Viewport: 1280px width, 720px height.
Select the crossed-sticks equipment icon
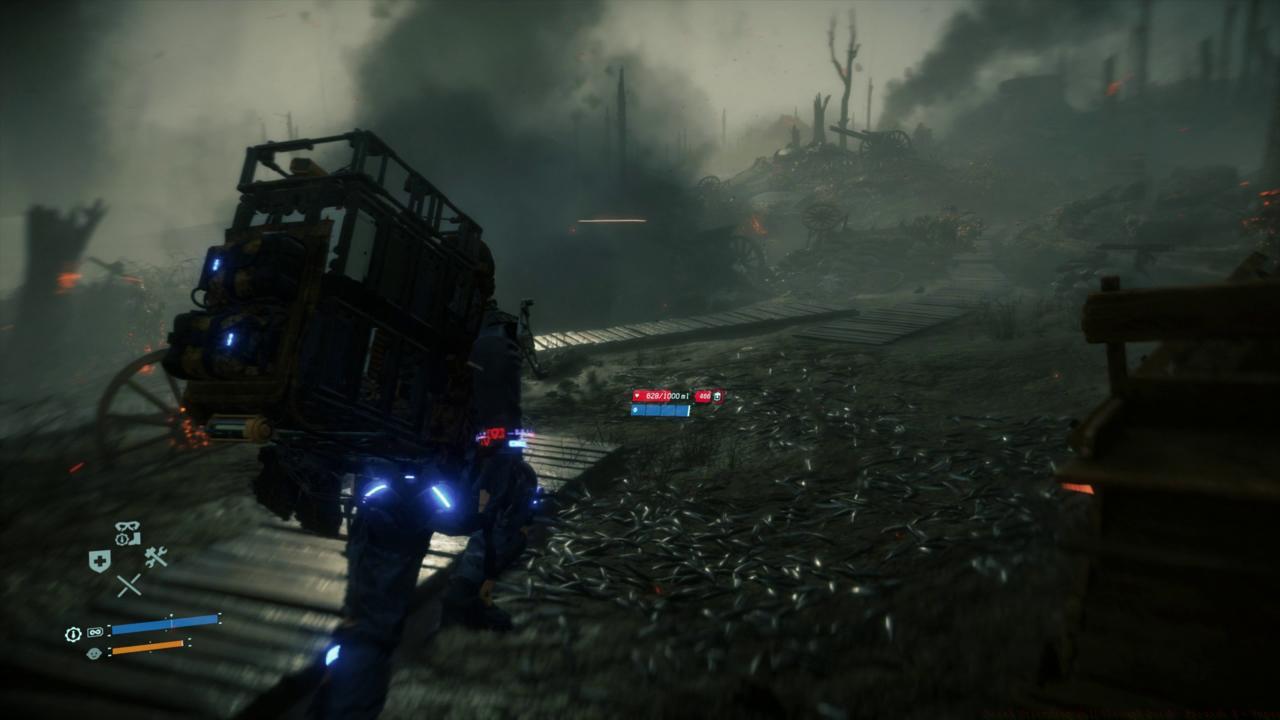(129, 584)
